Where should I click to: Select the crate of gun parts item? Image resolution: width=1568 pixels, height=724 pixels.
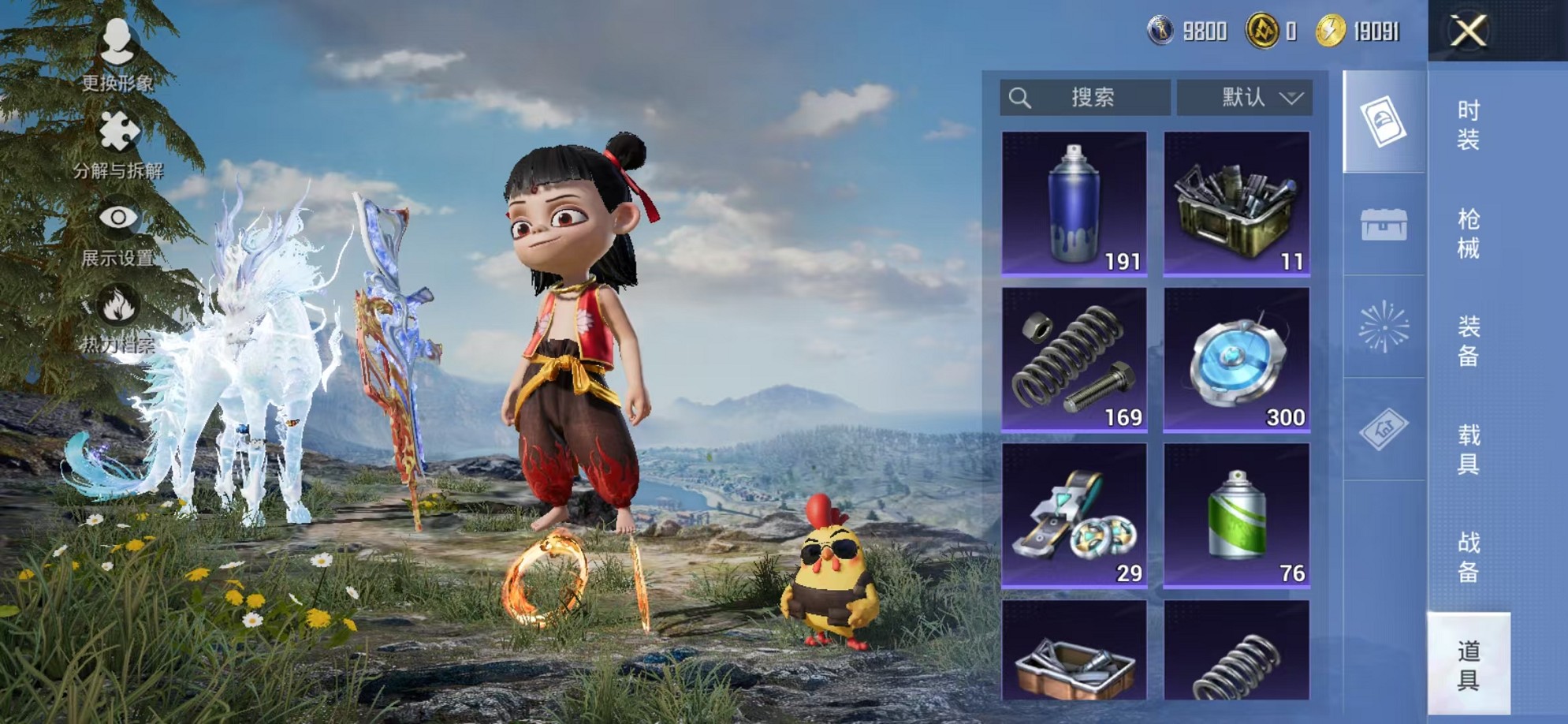pyautogui.click(x=1236, y=203)
